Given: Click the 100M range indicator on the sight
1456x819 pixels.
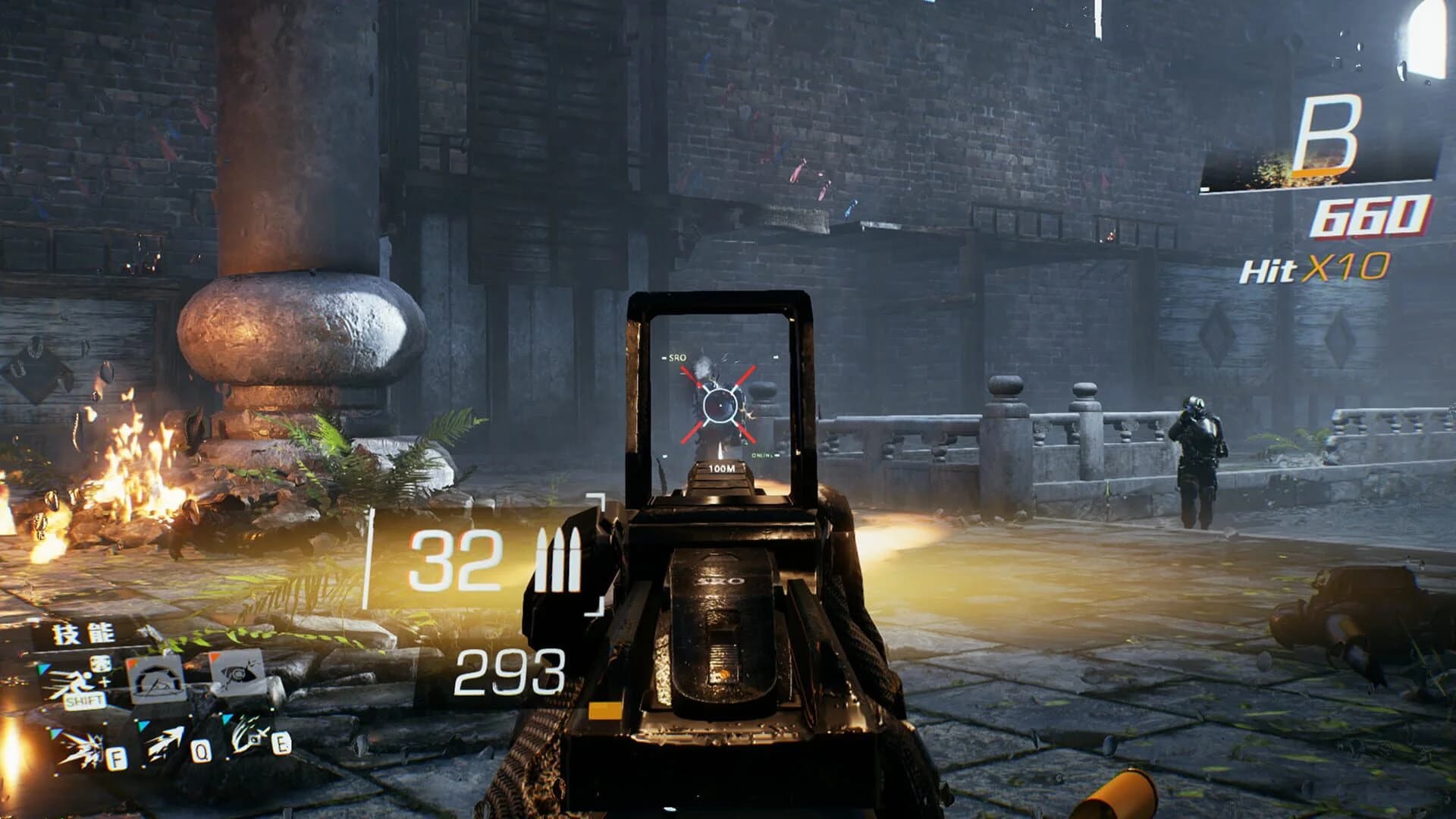Looking at the screenshot, I should [719, 469].
